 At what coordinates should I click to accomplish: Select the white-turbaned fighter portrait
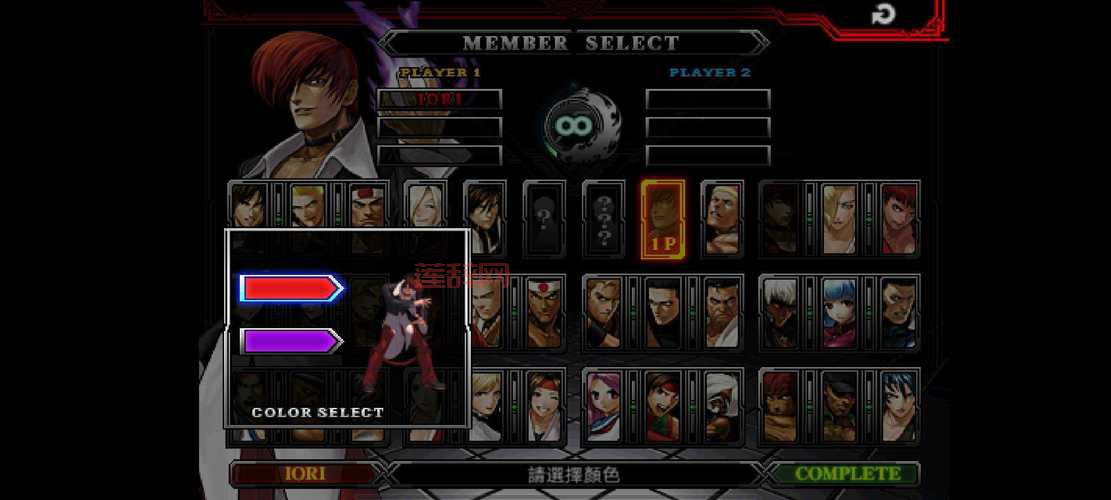point(722,404)
